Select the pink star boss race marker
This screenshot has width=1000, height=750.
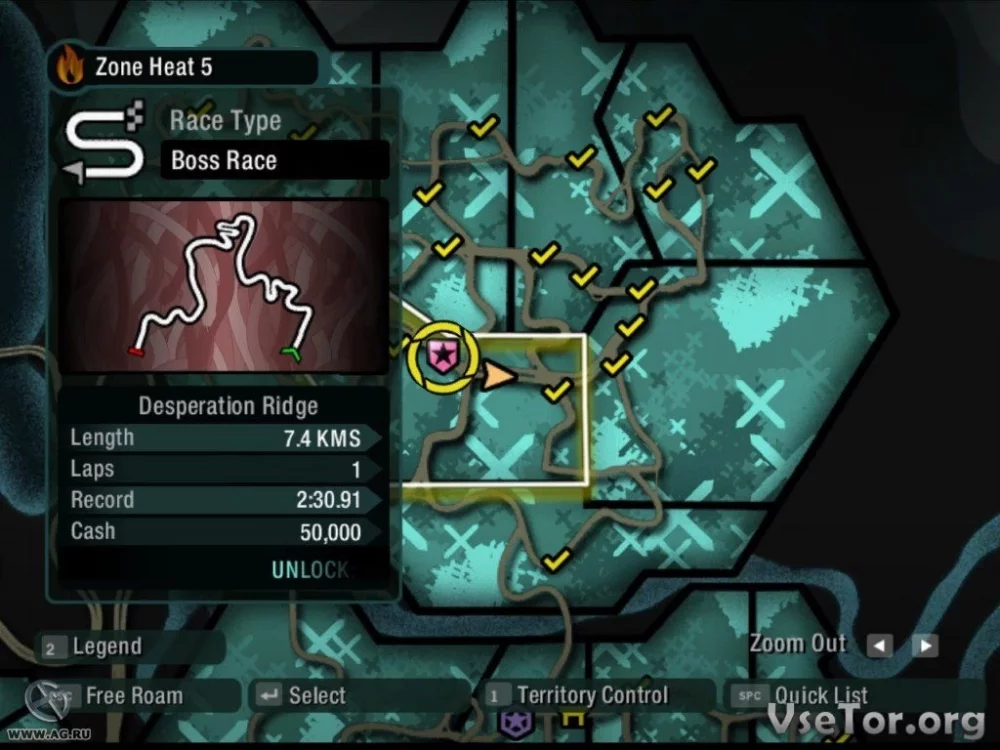point(440,355)
